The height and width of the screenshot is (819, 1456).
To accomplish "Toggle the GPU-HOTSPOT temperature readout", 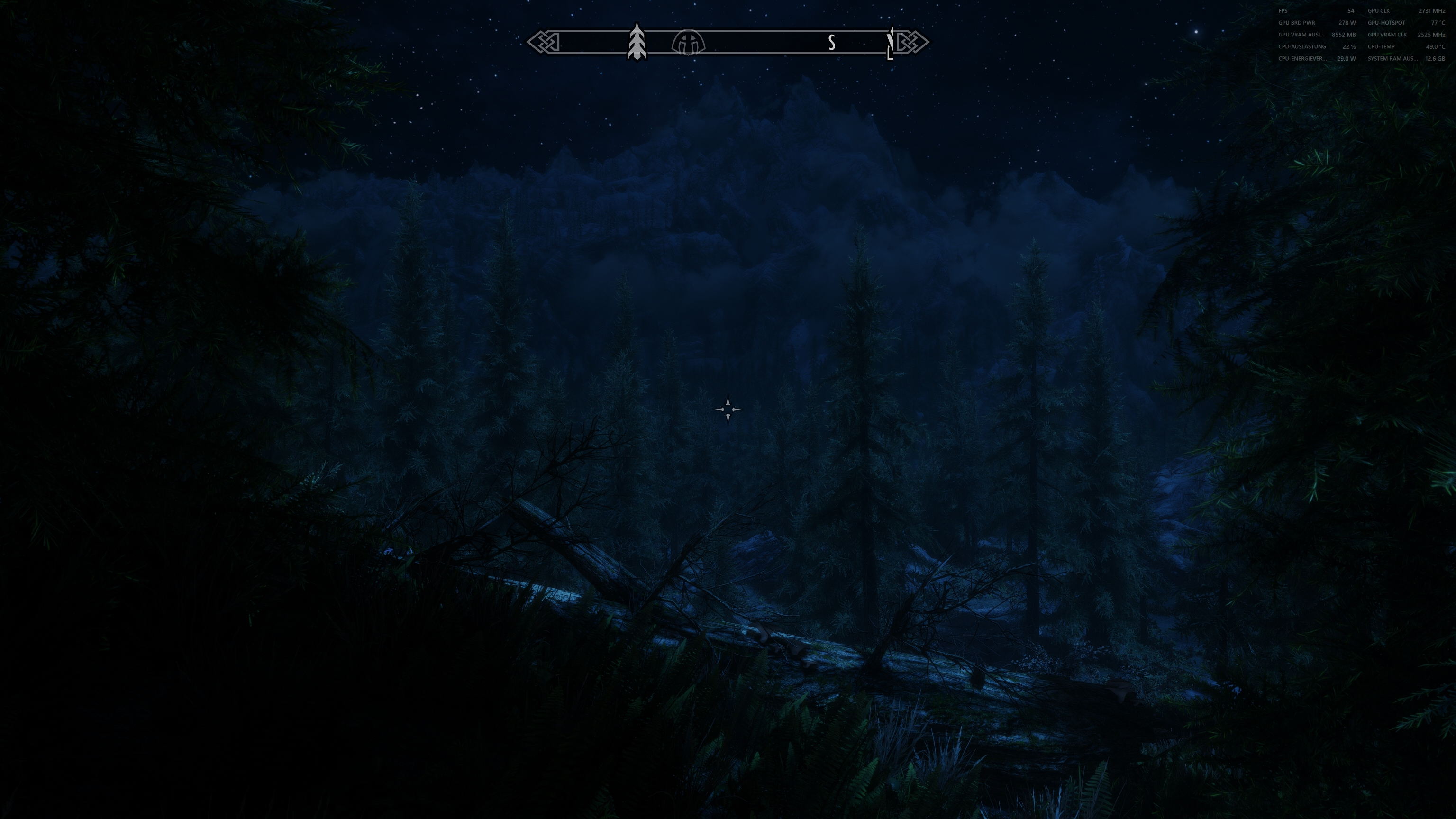I will click(x=1386, y=23).
